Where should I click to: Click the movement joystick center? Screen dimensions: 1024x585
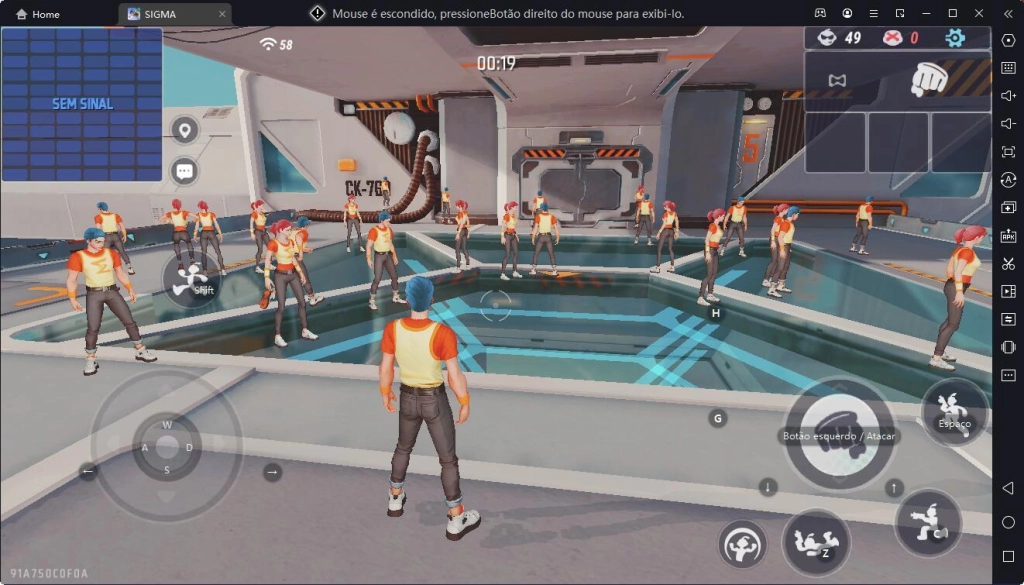click(166, 446)
